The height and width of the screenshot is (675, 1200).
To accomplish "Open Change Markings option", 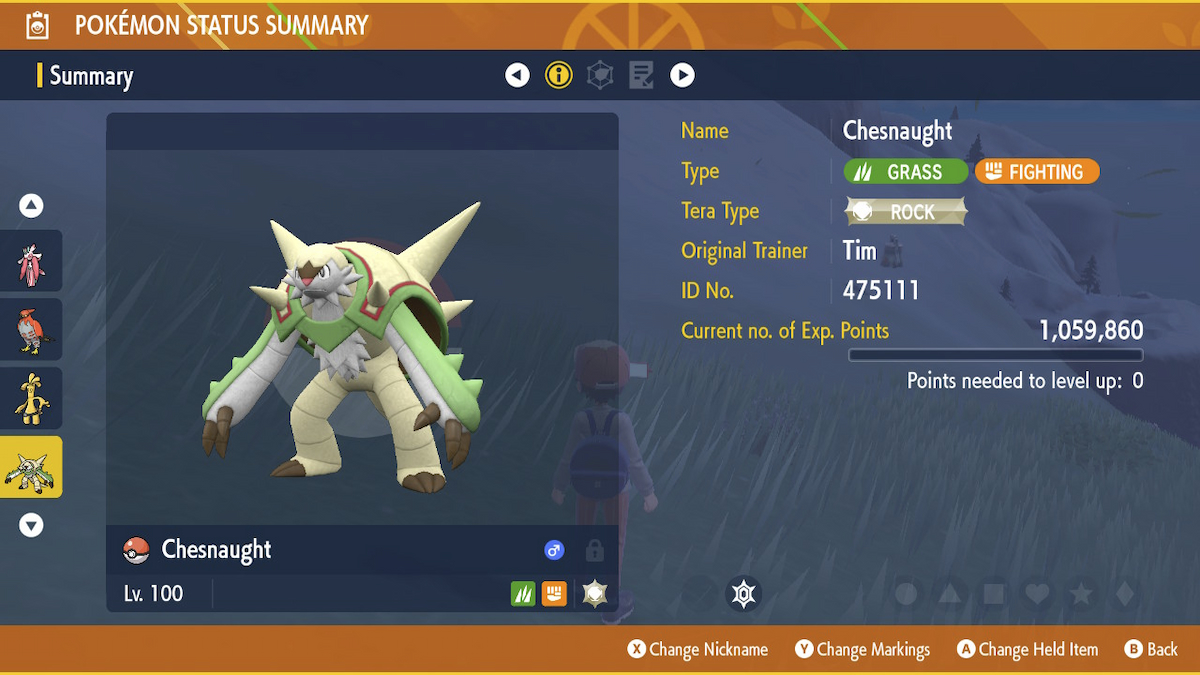I will [x=862, y=649].
